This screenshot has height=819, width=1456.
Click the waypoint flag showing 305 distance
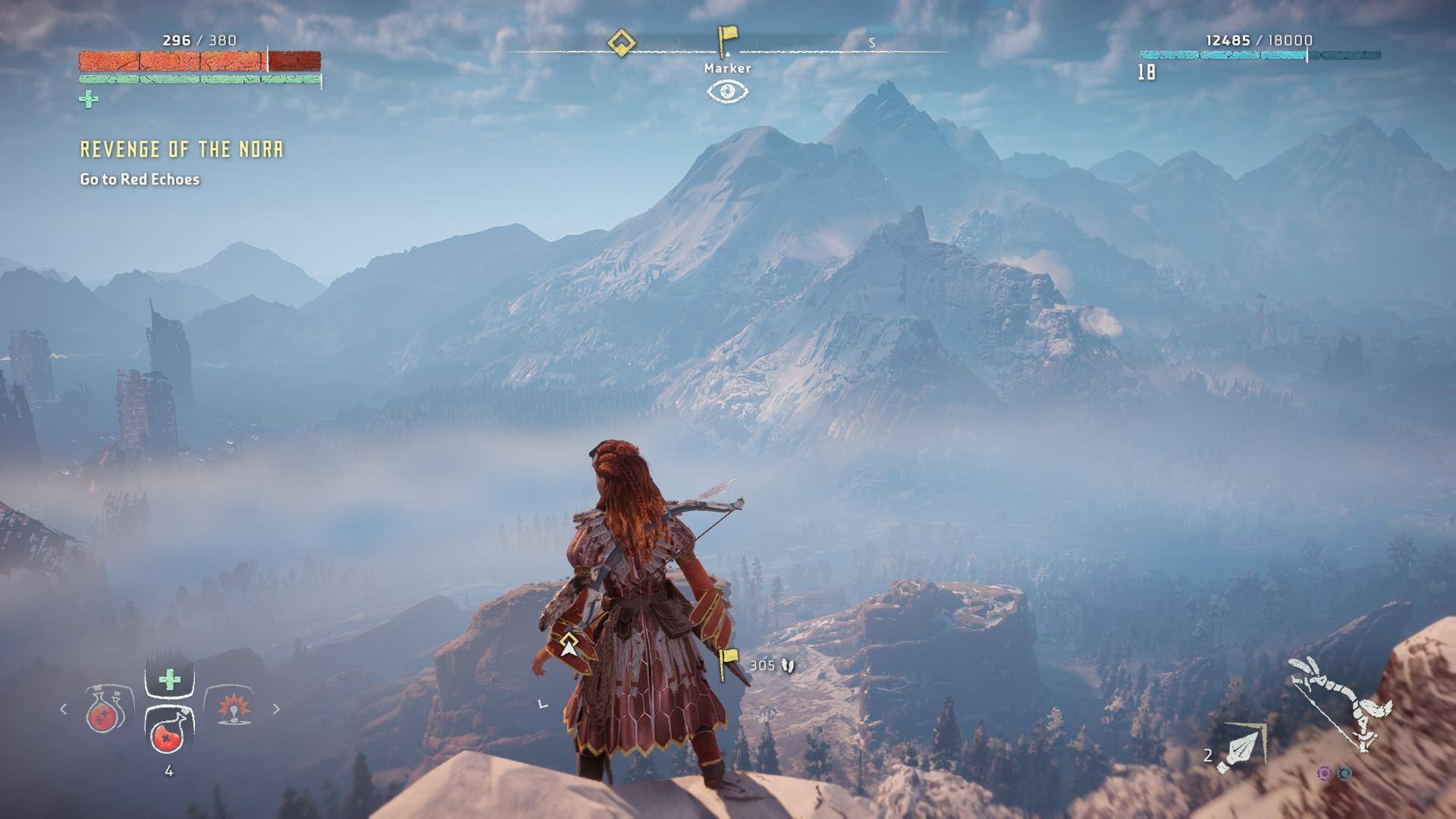tap(728, 664)
